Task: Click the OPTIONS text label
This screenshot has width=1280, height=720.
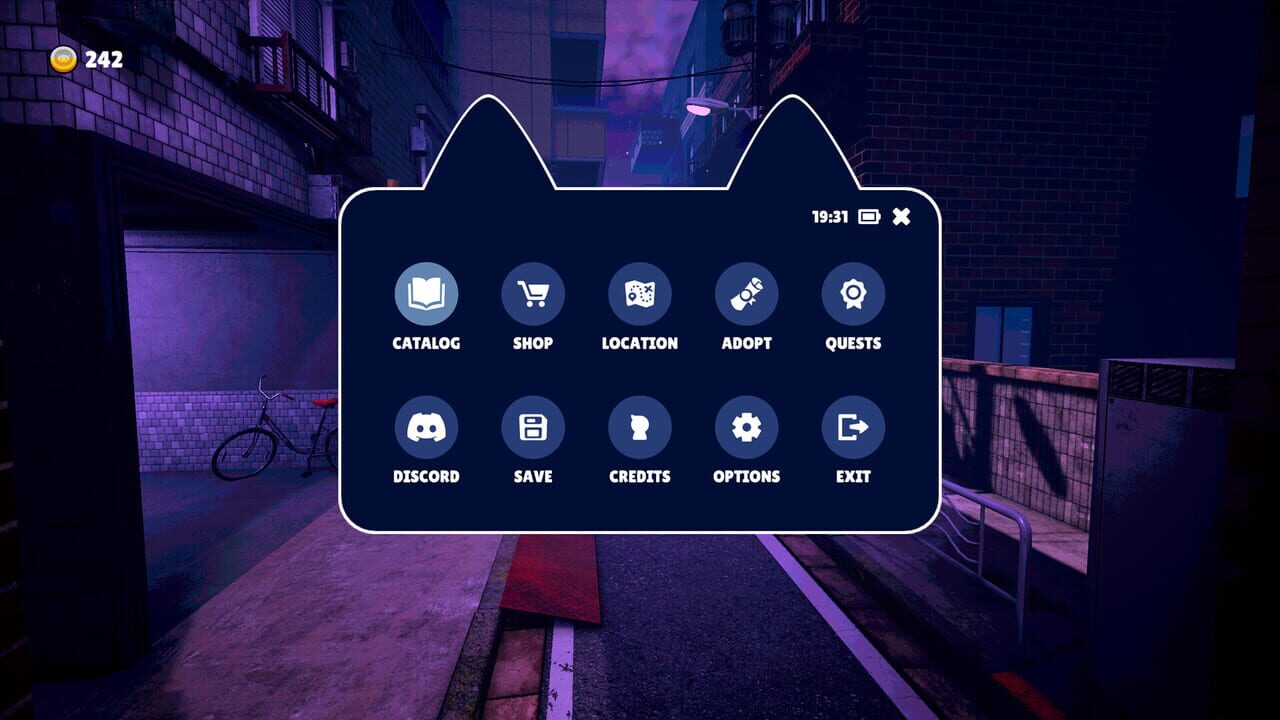Action: pos(746,477)
